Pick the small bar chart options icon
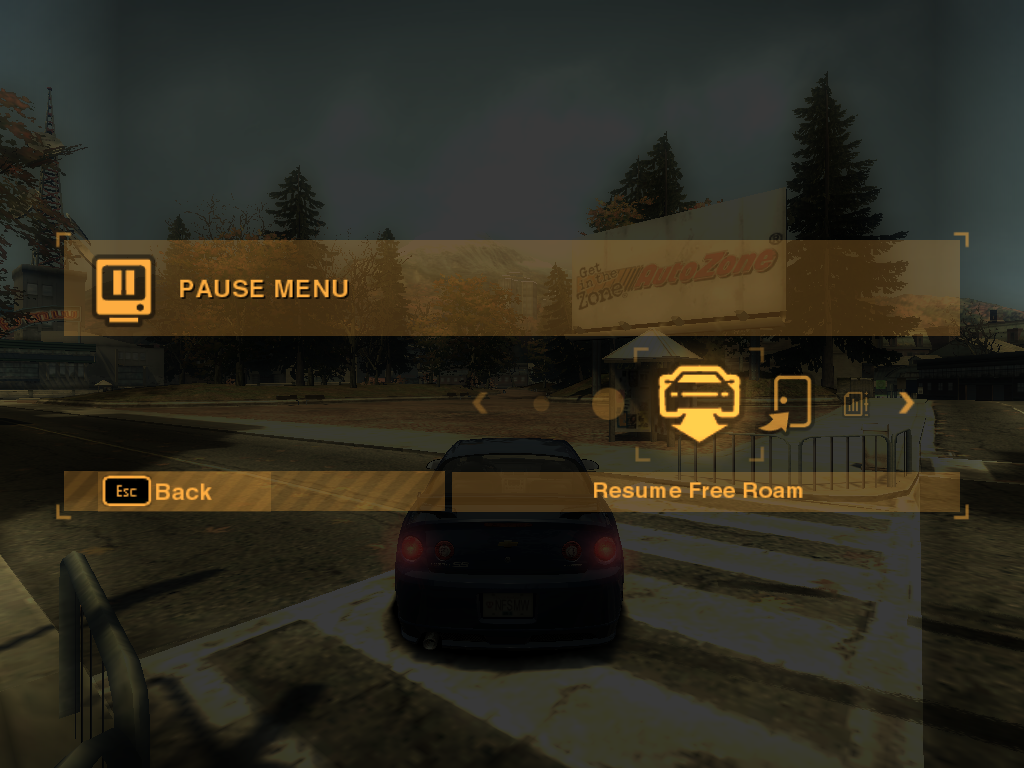This screenshot has width=1024, height=768. click(855, 404)
